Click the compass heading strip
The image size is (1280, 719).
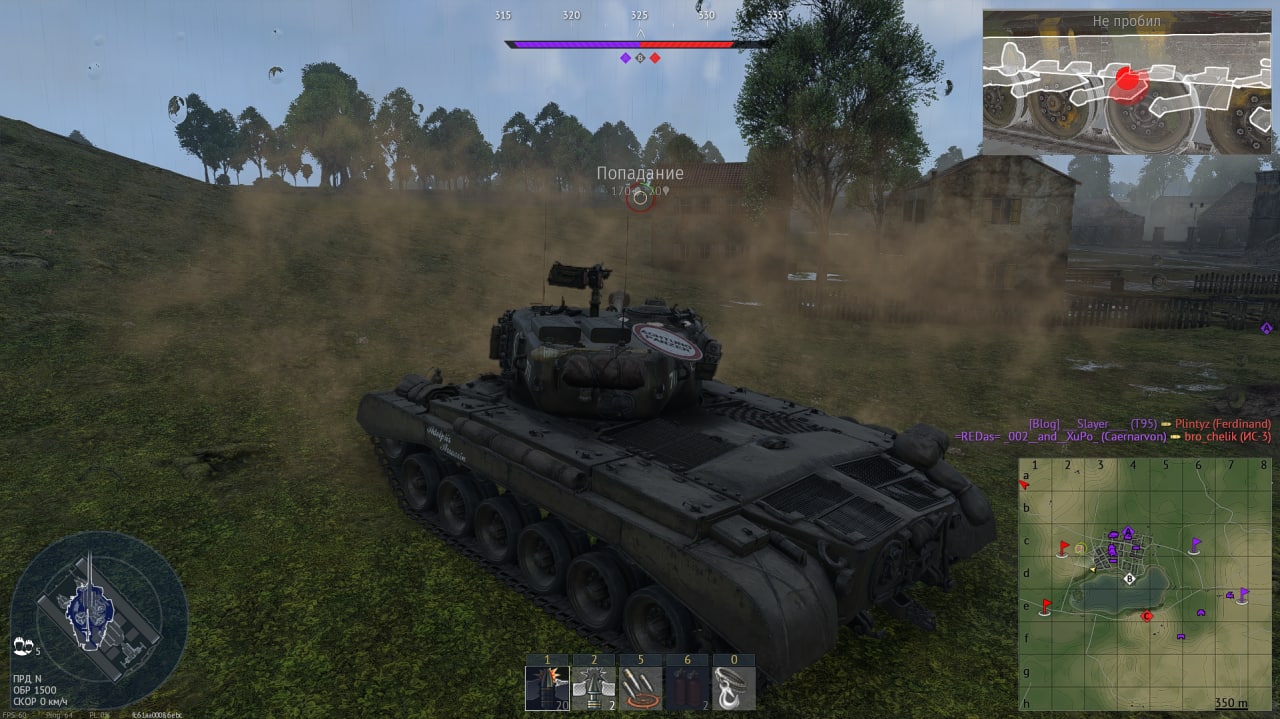coord(639,16)
